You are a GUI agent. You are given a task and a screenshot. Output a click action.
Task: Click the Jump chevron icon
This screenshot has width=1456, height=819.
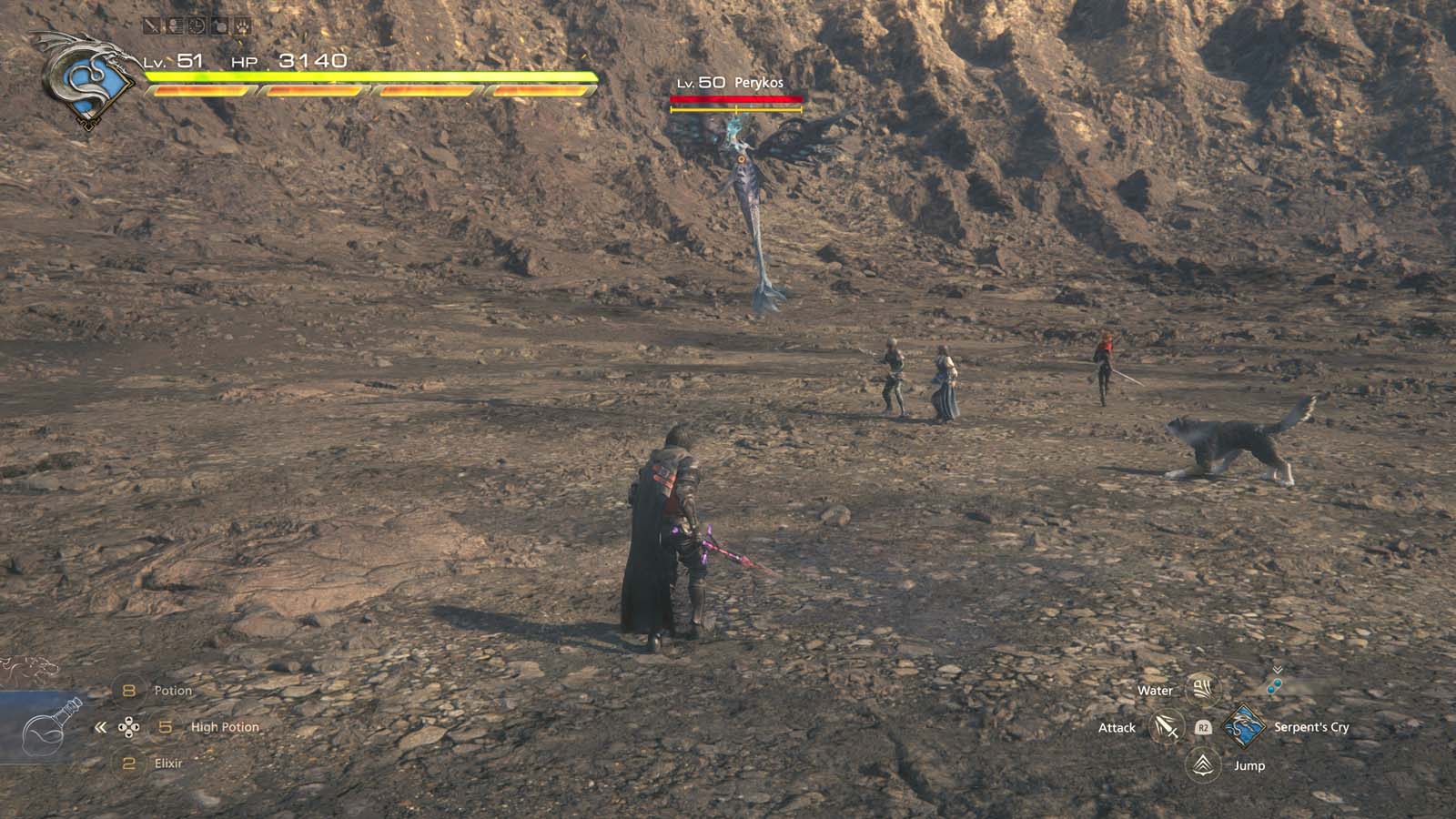coord(1202,765)
